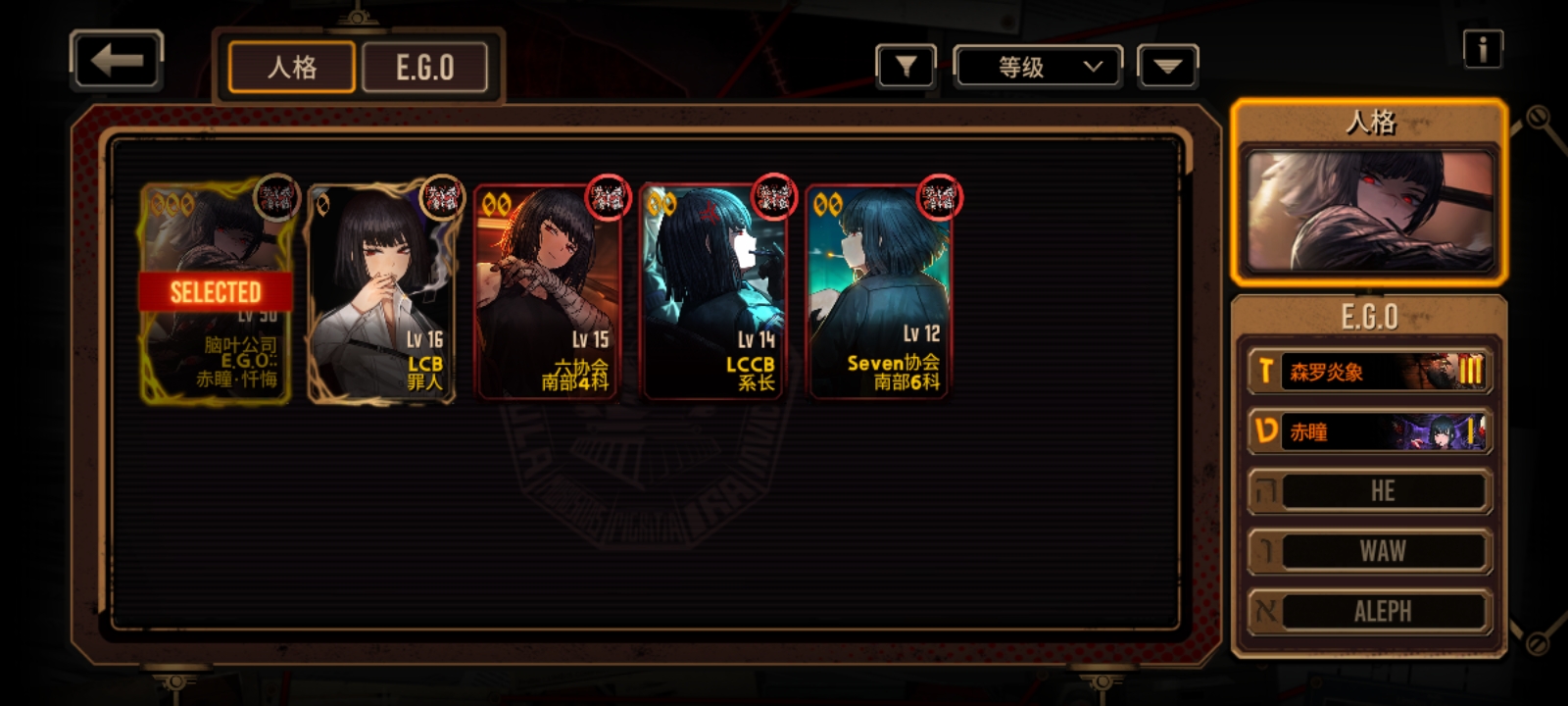Screen dimensions: 1568x706
Task: Open the 赤瞳 E.G.O slot
Action: pos(1369,431)
